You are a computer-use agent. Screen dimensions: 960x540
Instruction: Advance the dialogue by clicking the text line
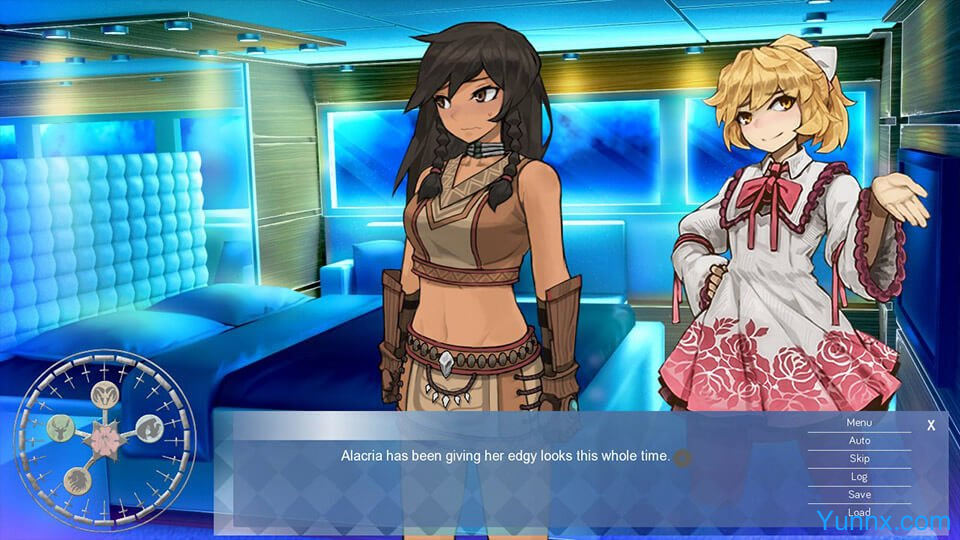pos(505,456)
